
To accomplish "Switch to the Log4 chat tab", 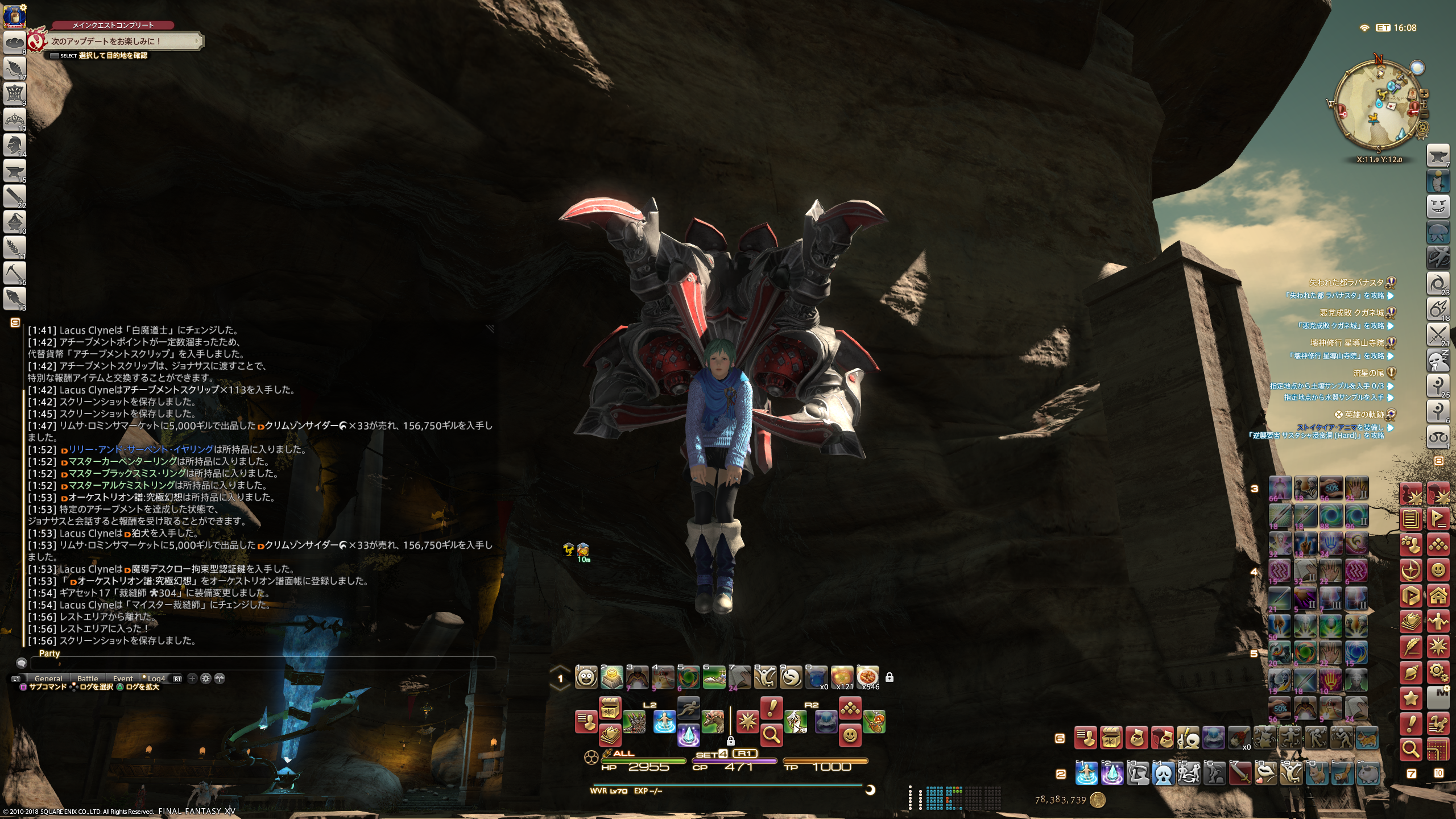I will click(x=156, y=679).
